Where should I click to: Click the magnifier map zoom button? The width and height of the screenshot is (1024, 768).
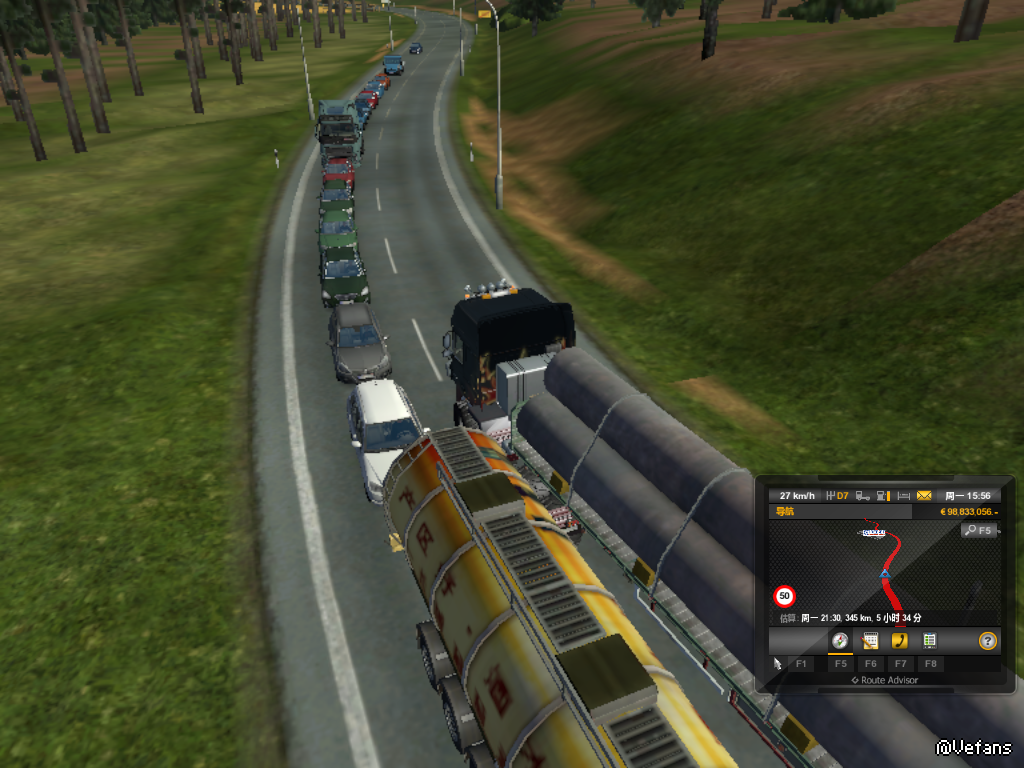point(979,530)
